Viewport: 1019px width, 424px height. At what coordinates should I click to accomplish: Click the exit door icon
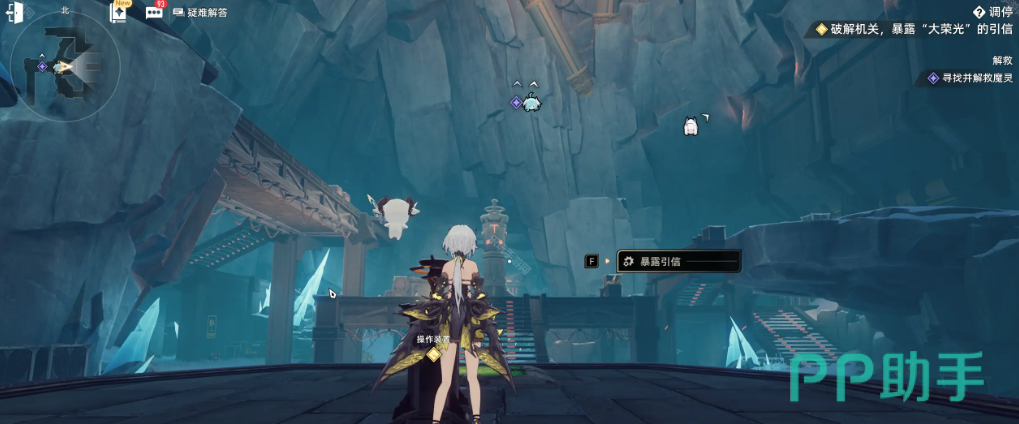point(15,12)
